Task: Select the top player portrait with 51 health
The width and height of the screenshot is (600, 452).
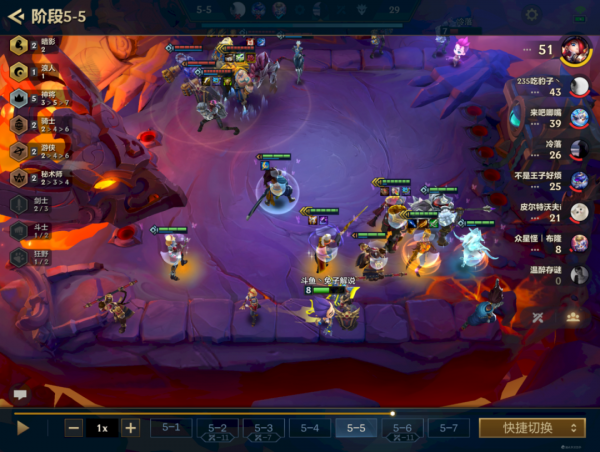Action: (x=573, y=48)
